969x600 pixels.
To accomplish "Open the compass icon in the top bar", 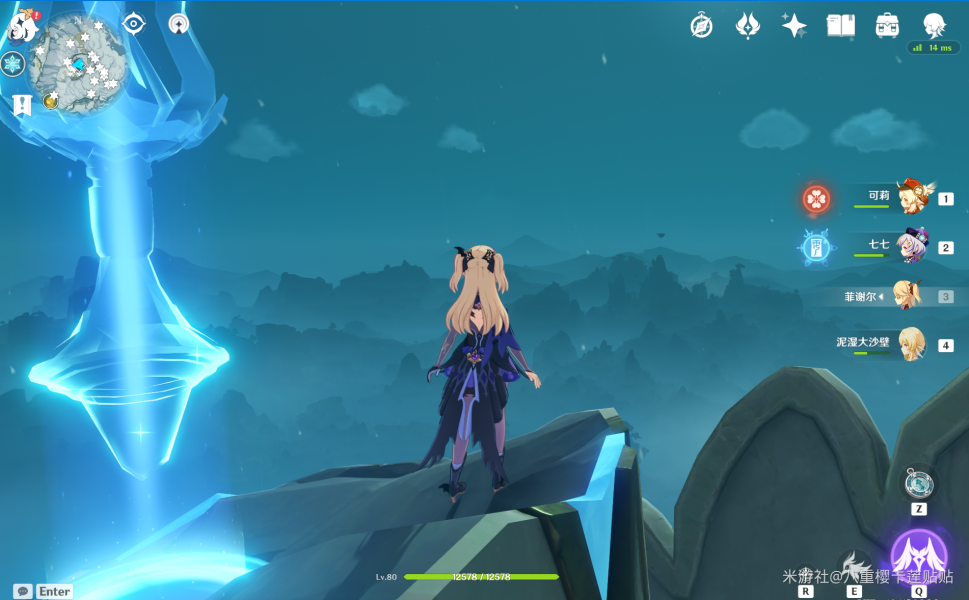I will pos(702,26).
